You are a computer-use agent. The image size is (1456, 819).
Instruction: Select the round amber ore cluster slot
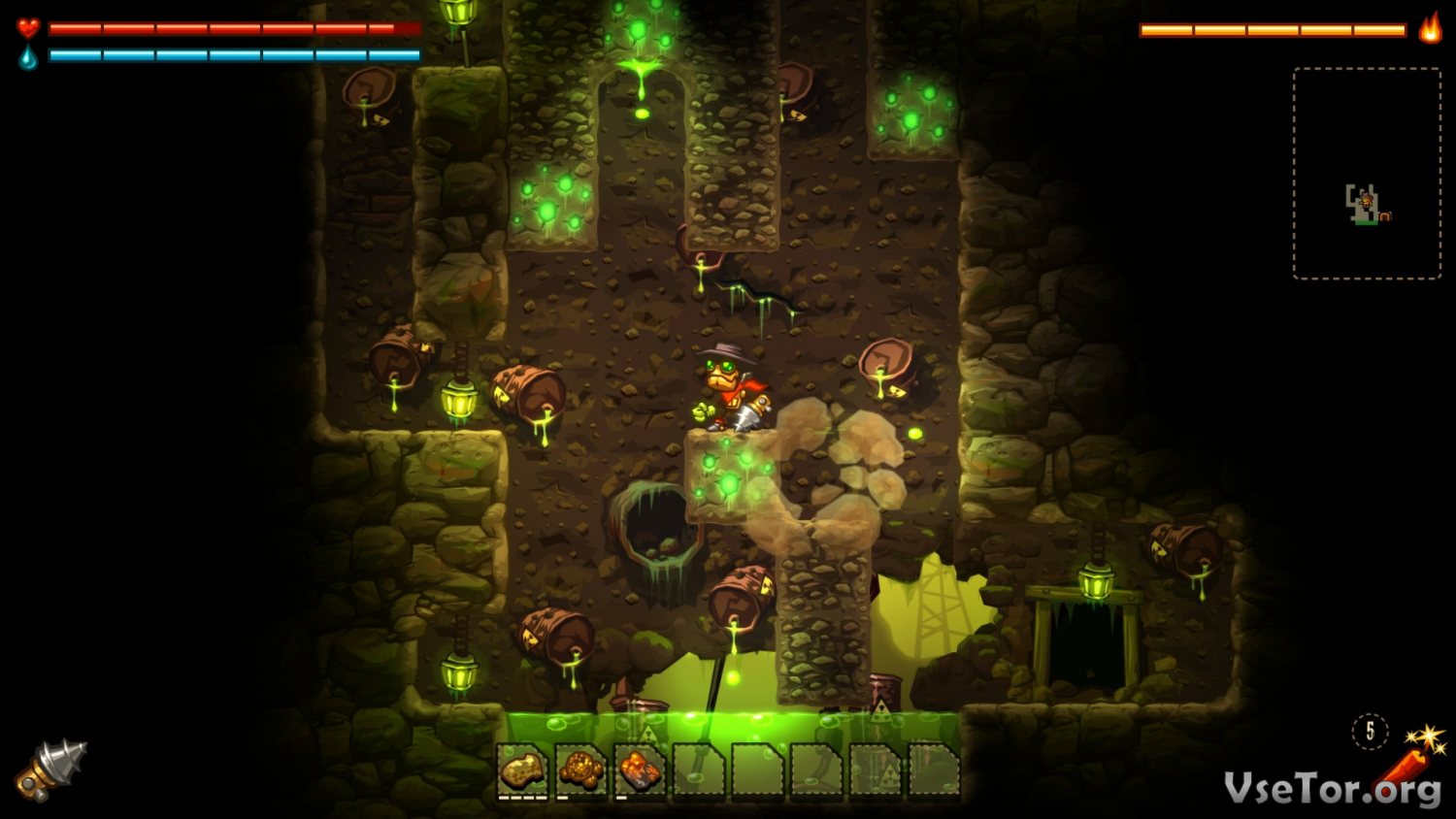(581, 771)
